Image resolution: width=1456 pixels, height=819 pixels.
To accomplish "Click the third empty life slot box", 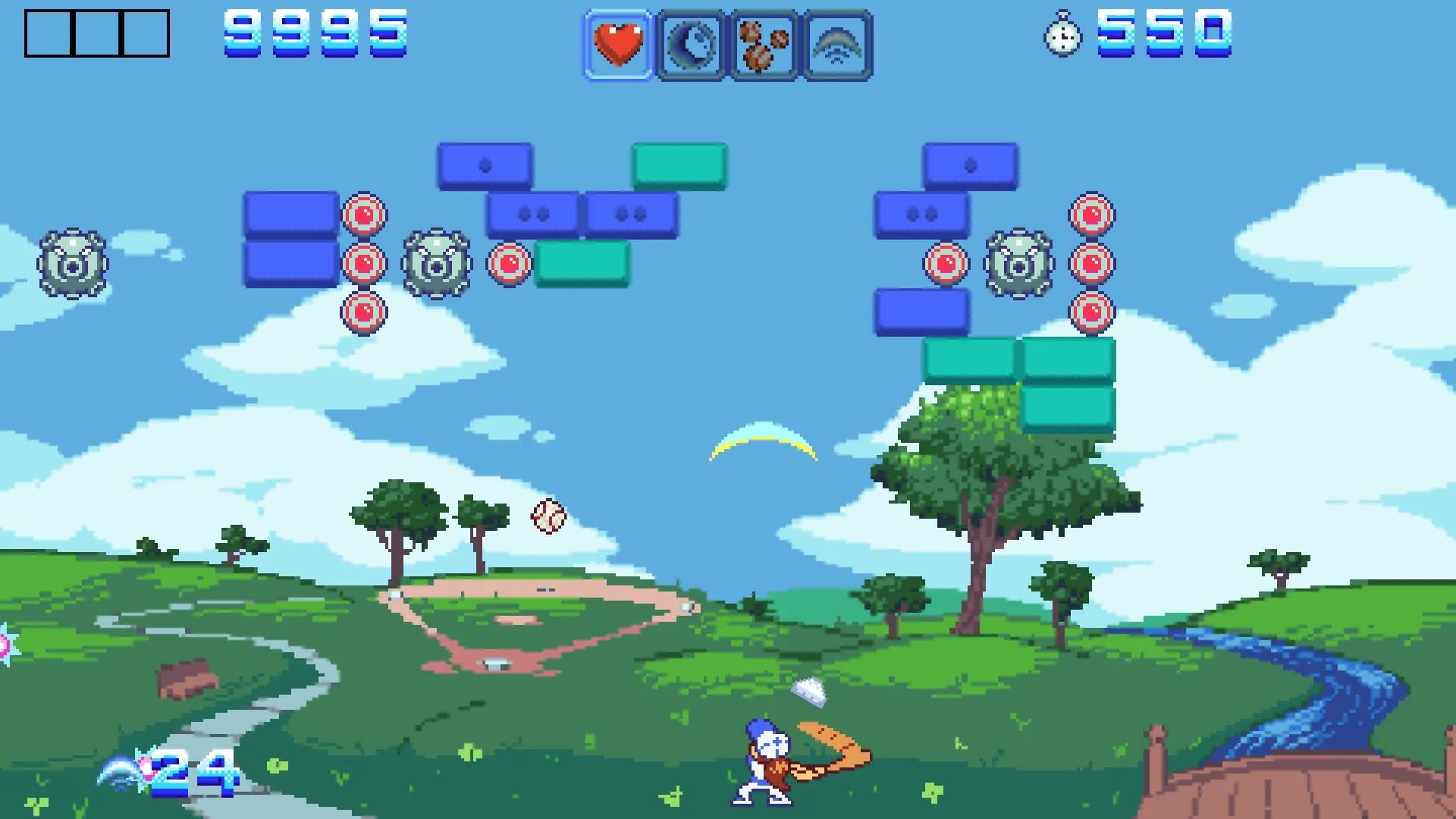I will tap(146, 32).
